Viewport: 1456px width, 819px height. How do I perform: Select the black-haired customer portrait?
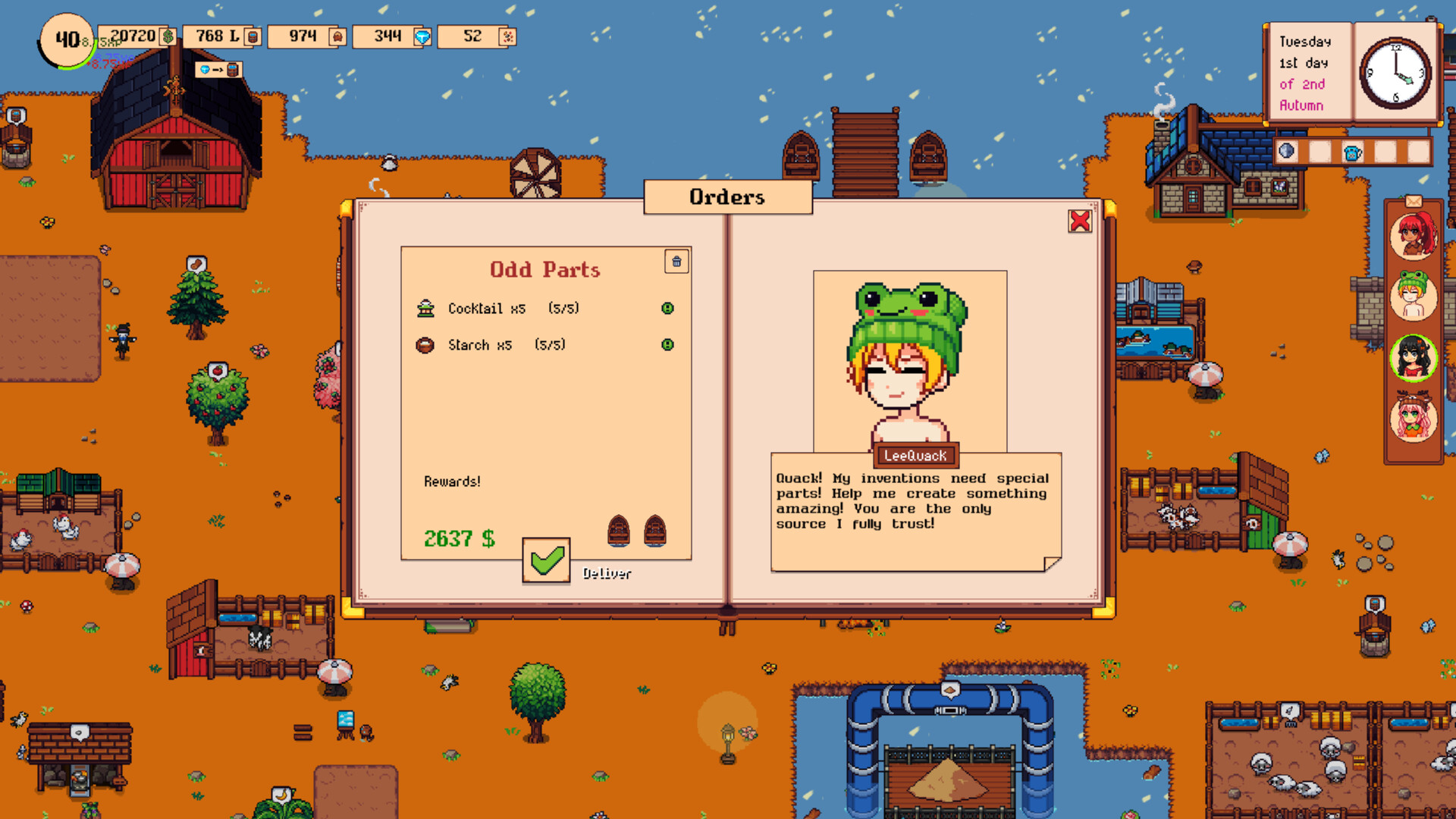tap(1413, 358)
